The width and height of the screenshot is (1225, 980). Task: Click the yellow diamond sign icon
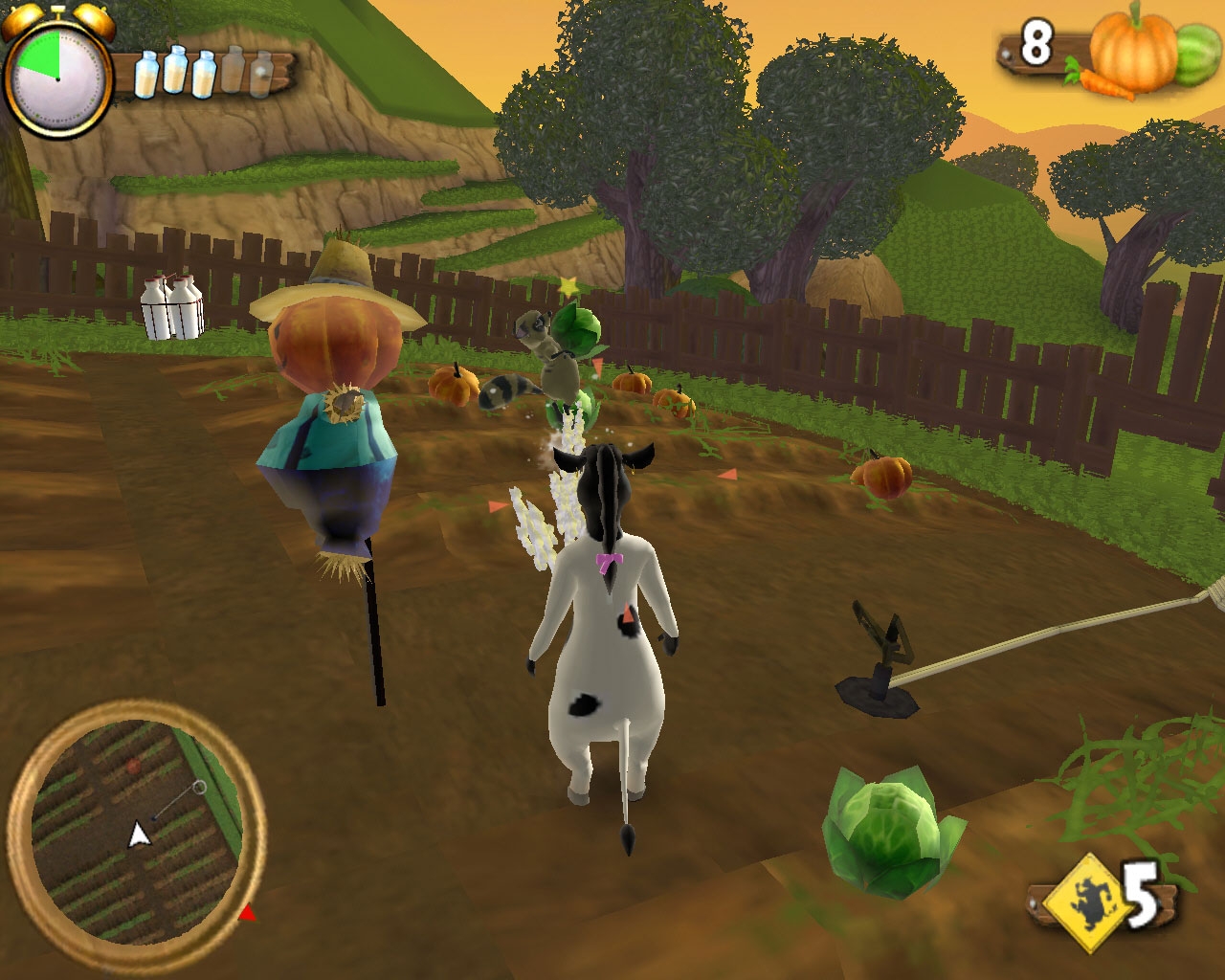click(1082, 901)
